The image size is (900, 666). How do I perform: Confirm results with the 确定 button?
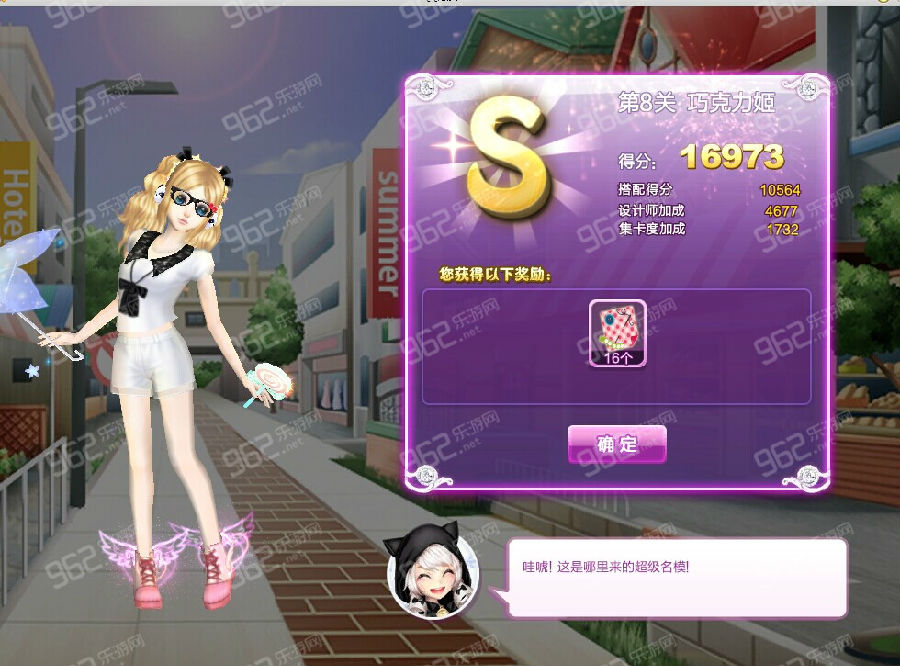[617, 444]
